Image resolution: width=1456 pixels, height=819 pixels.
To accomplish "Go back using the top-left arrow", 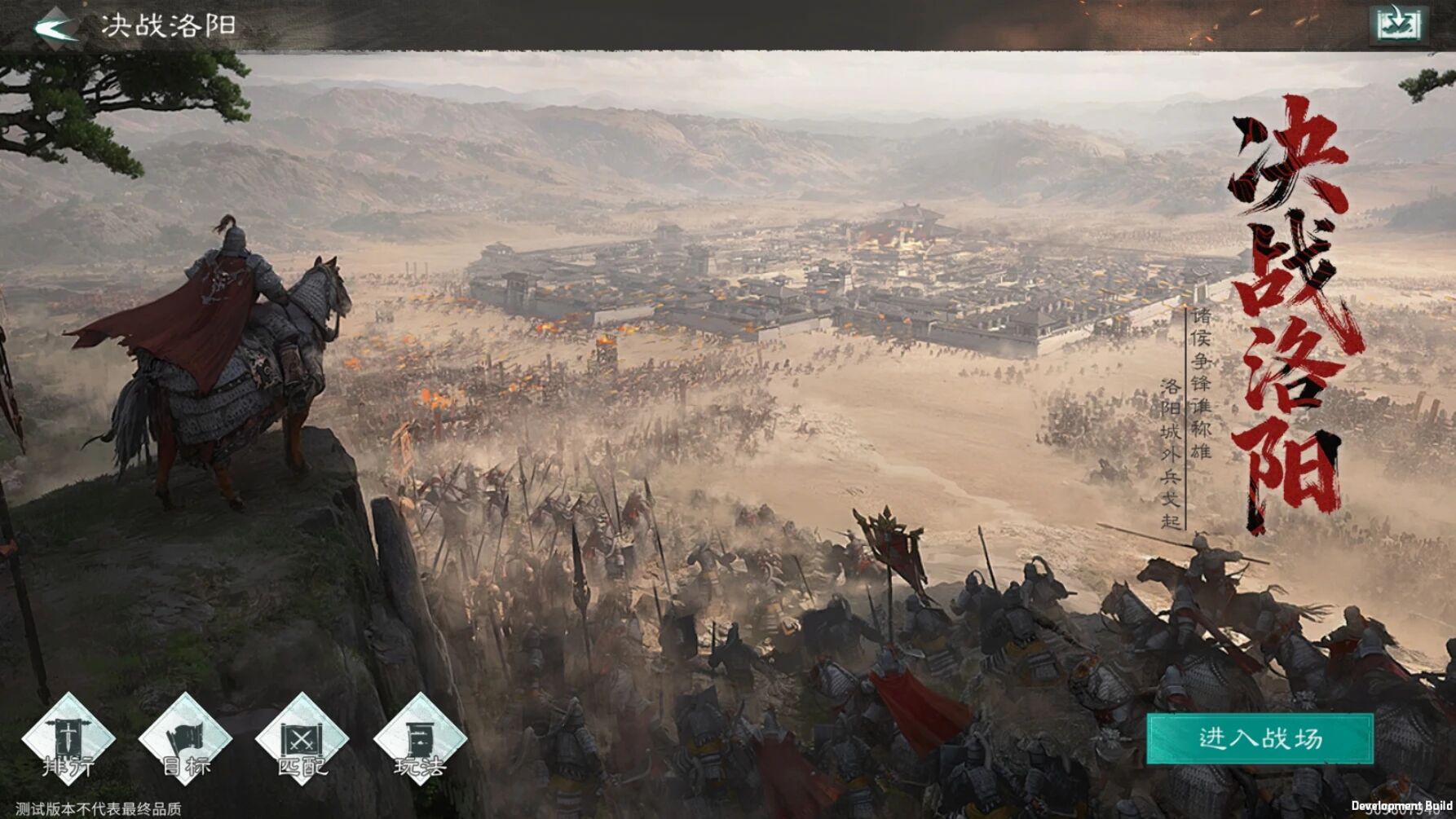I will [x=55, y=25].
